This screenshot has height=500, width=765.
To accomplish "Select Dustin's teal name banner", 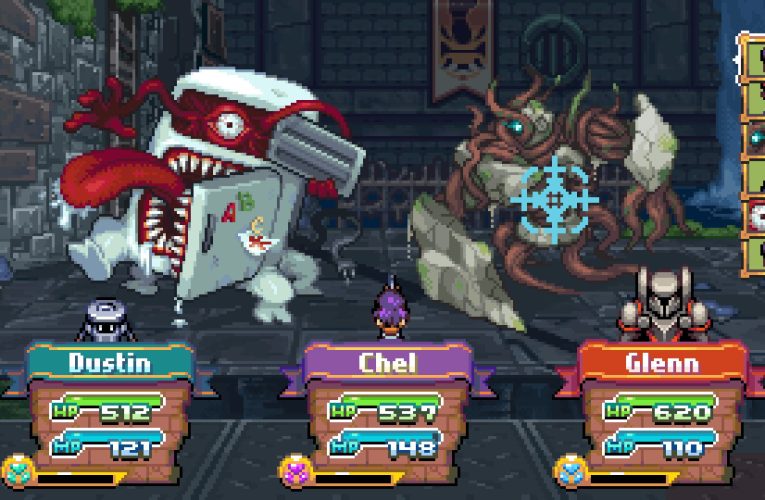I will click(x=110, y=362).
